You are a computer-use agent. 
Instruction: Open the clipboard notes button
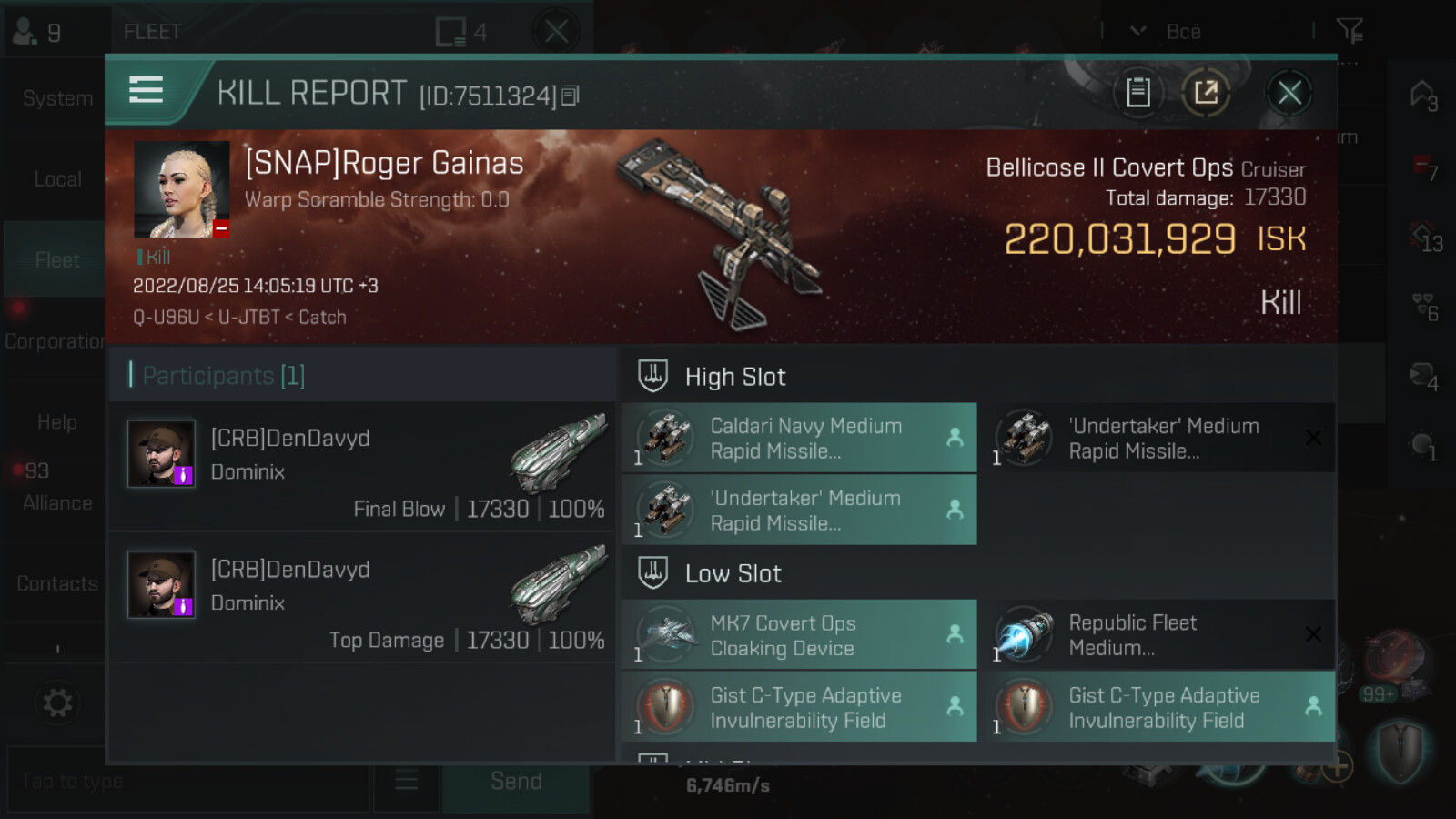click(1137, 93)
